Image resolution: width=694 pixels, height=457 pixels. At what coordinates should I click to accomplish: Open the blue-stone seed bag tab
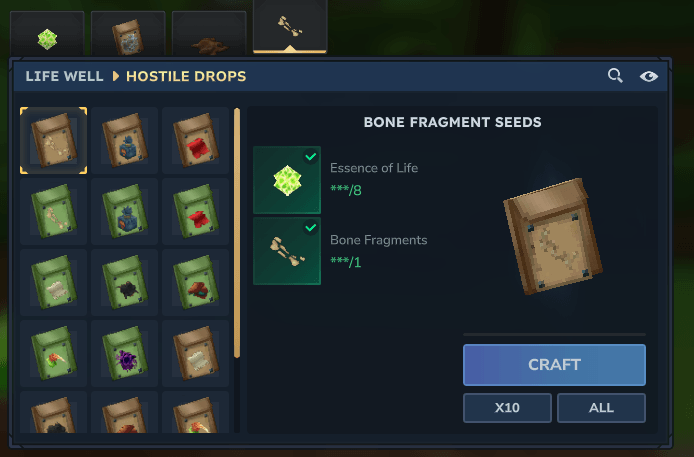(x=128, y=38)
